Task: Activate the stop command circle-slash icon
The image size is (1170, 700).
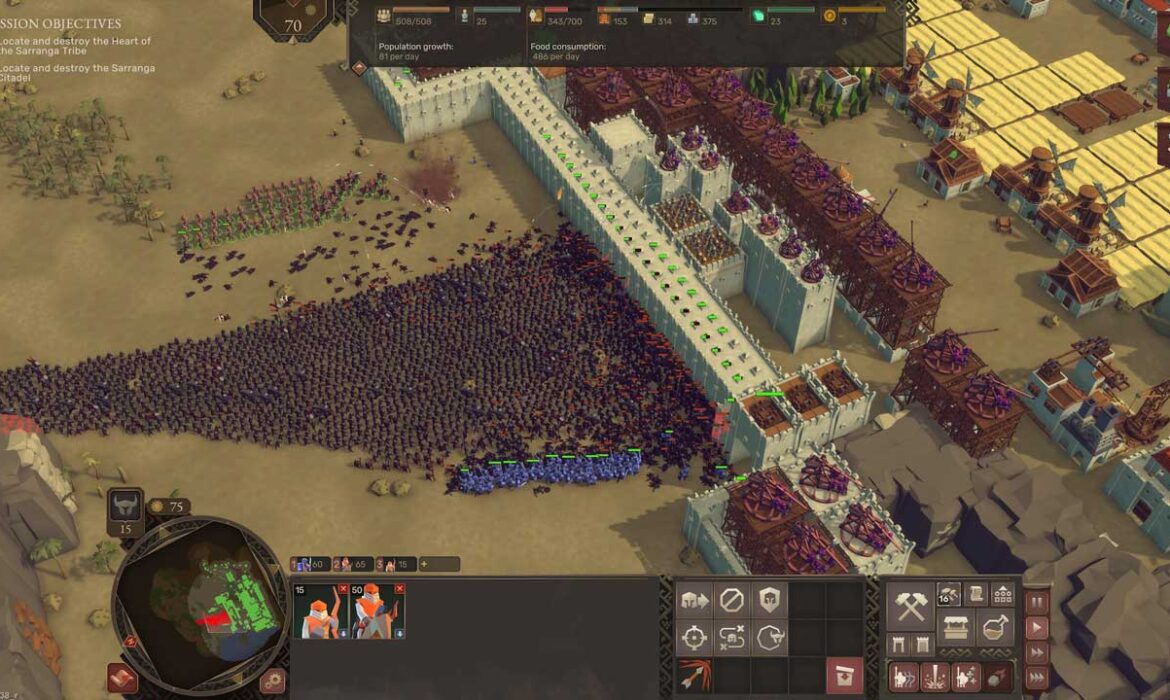Action: tap(732, 600)
